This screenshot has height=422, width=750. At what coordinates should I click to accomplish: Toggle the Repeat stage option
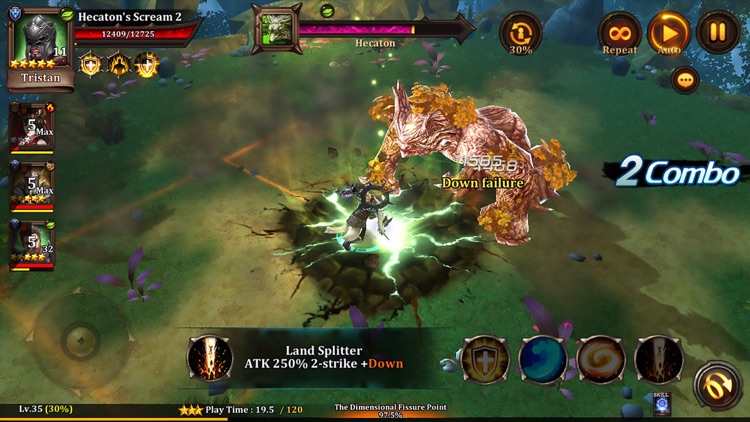coord(620,32)
